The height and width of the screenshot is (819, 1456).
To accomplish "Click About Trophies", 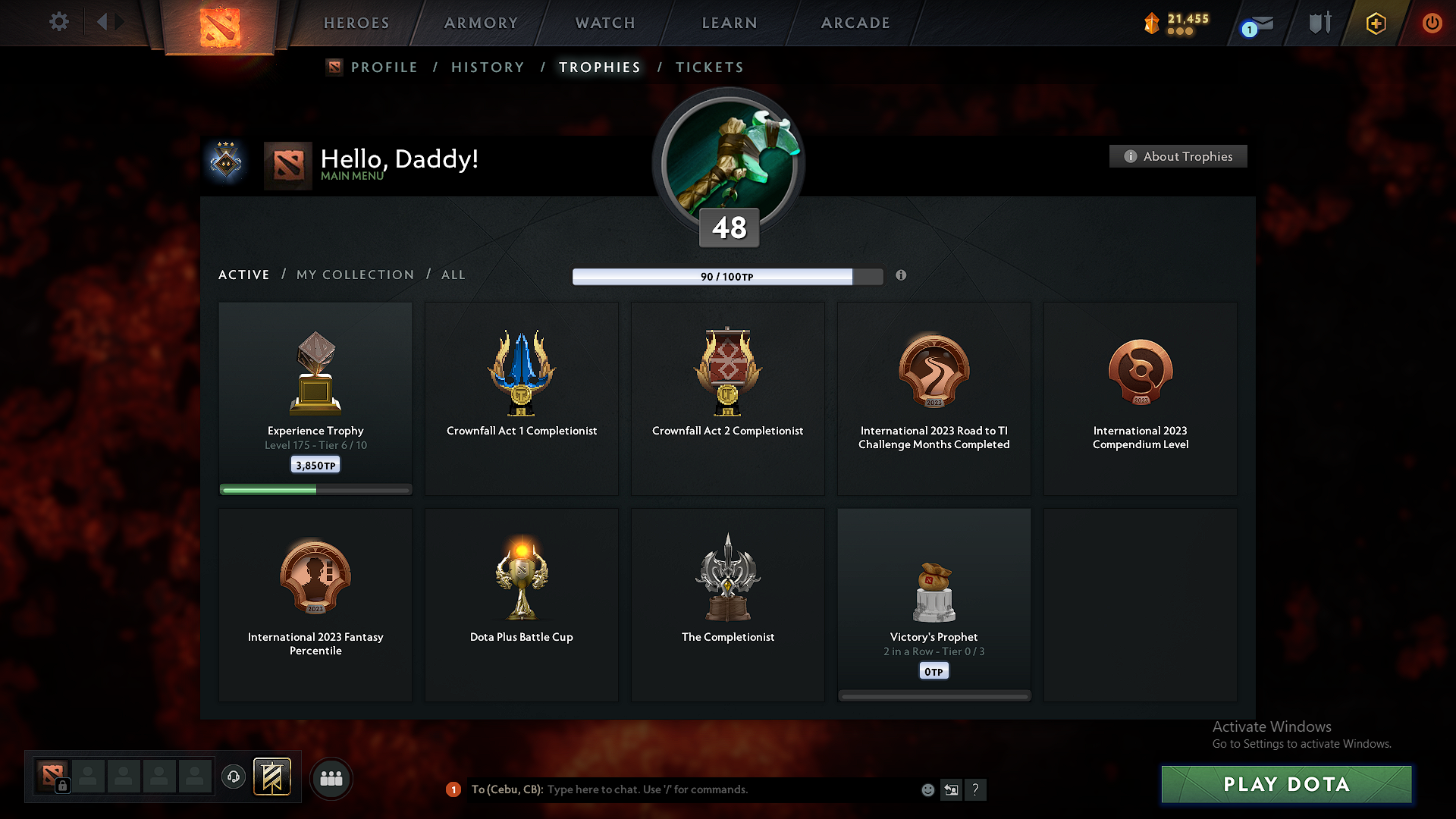I will (1178, 156).
